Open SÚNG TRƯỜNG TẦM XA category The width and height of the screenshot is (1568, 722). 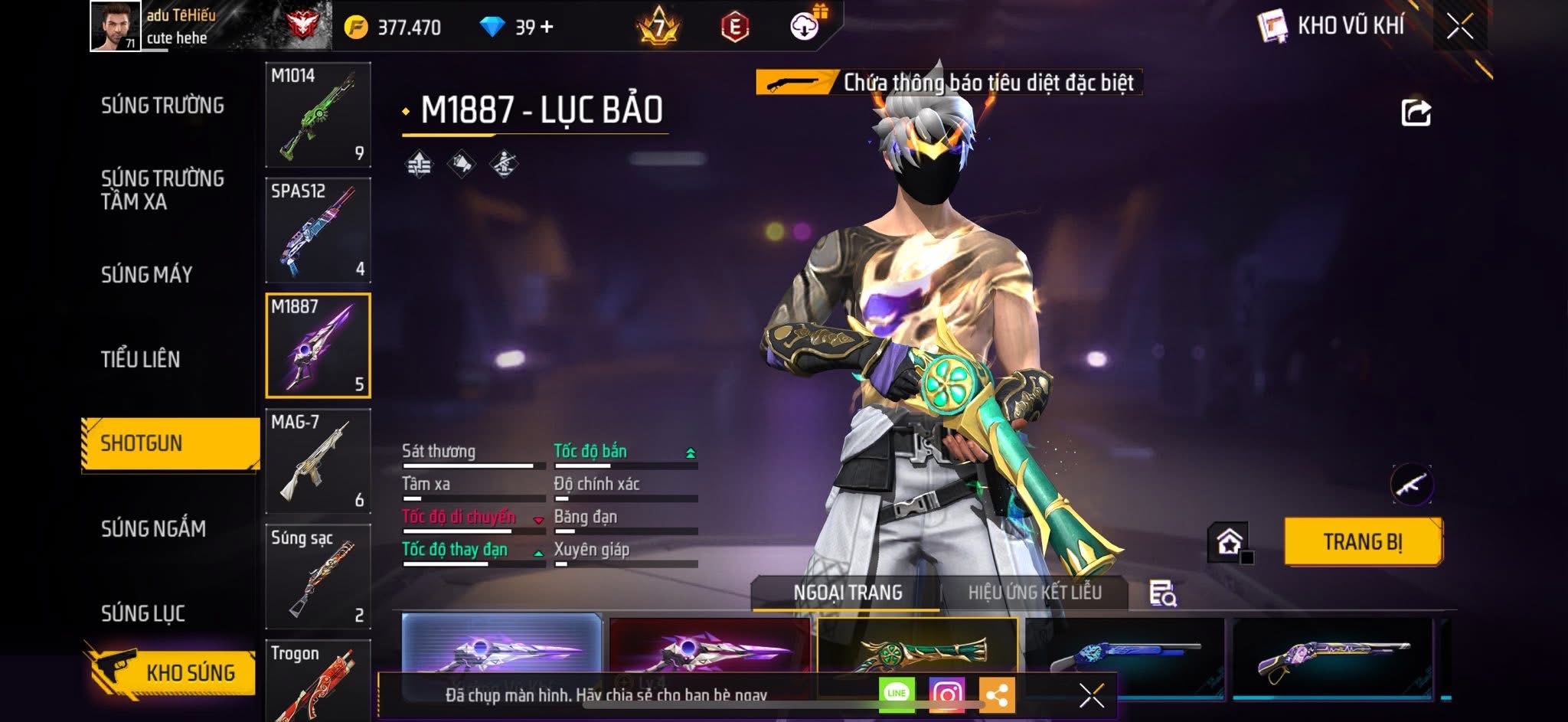point(162,190)
